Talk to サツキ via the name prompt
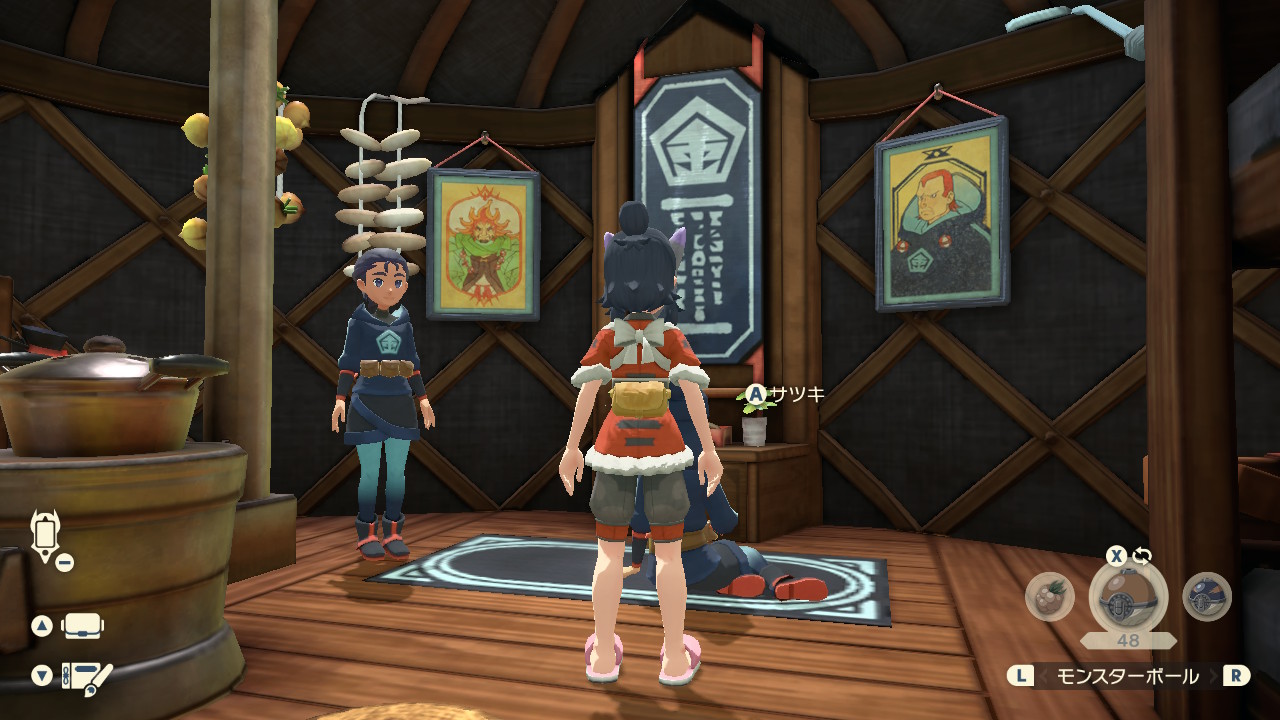 pyautogui.click(x=786, y=395)
